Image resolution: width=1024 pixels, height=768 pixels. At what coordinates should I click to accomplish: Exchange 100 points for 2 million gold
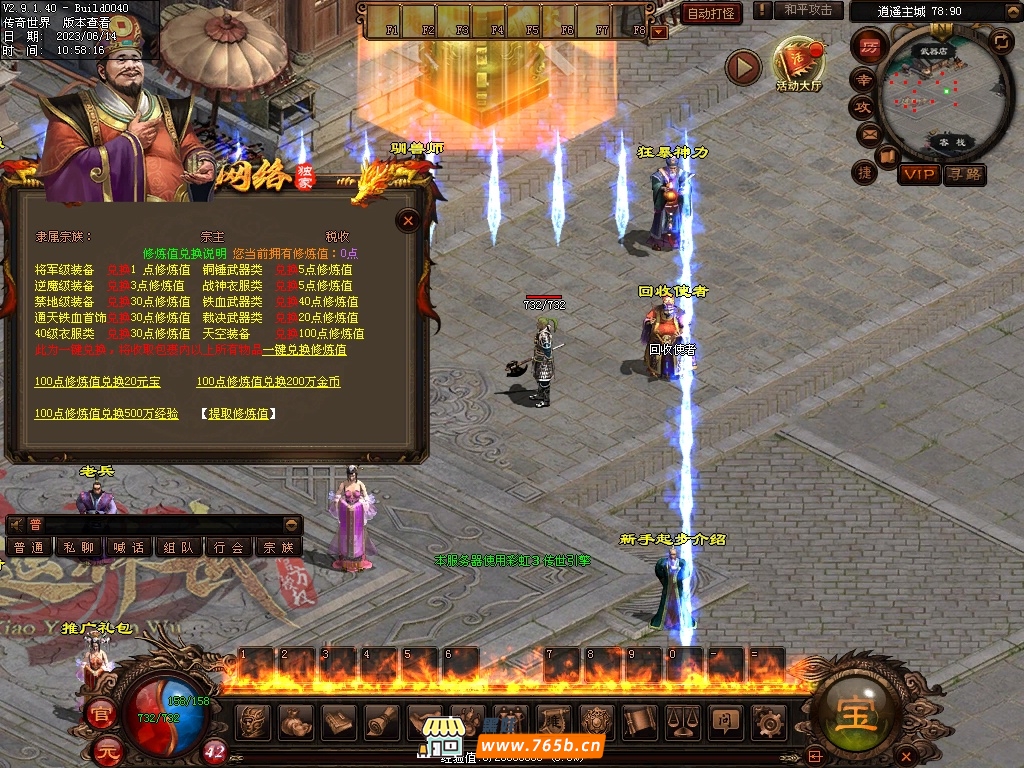(267, 382)
